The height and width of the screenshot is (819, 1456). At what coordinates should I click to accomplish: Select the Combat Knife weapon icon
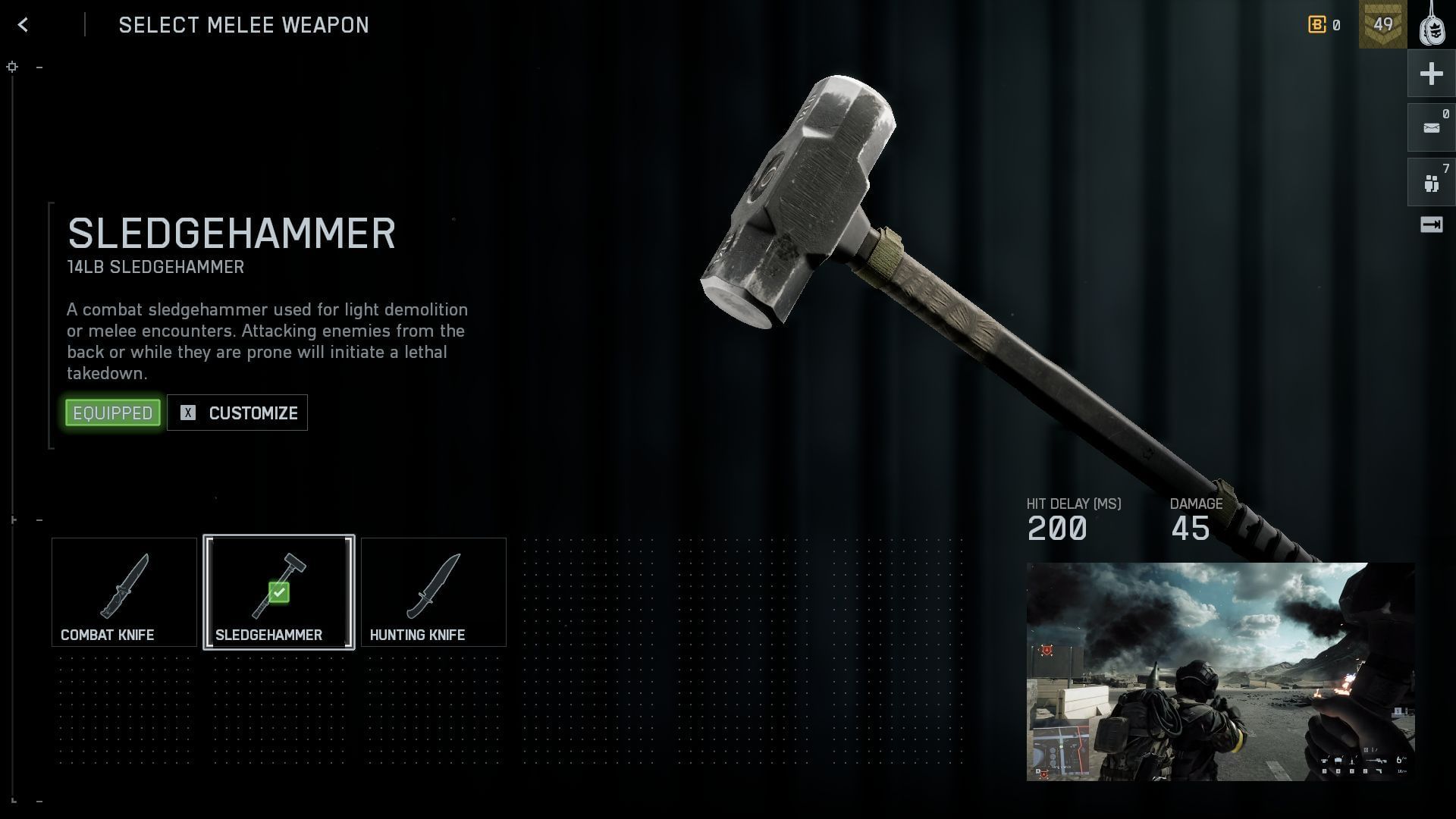pos(124,591)
